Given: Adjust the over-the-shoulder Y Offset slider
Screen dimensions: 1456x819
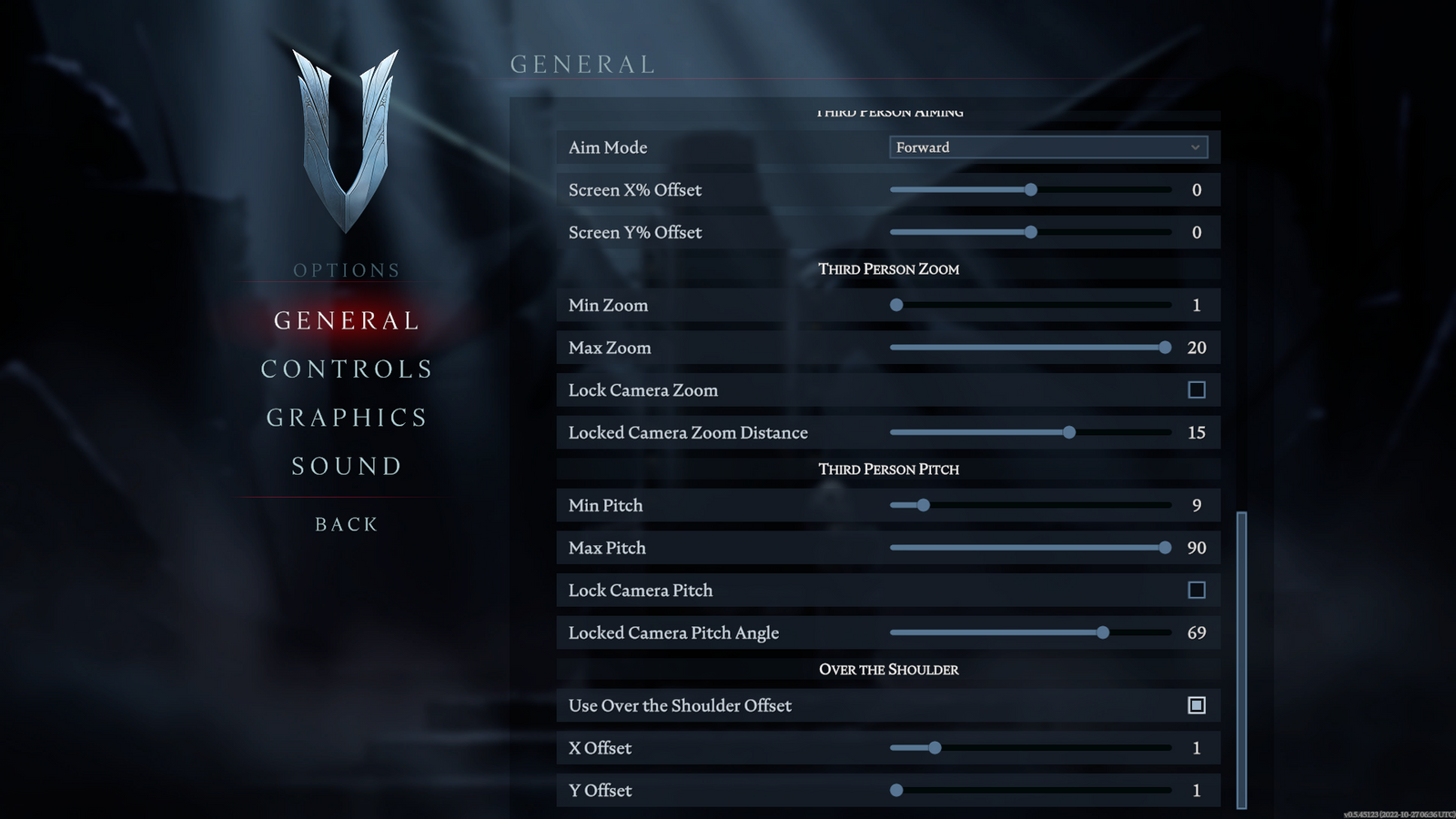Looking at the screenshot, I should [896, 791].
